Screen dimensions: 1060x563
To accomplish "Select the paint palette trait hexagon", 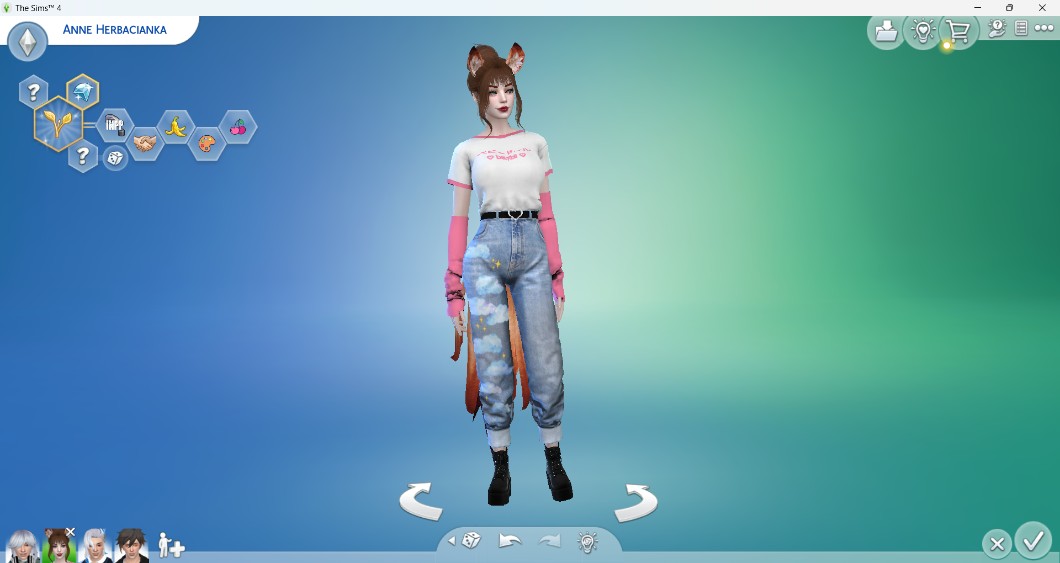I will click(x=206, y=144).
